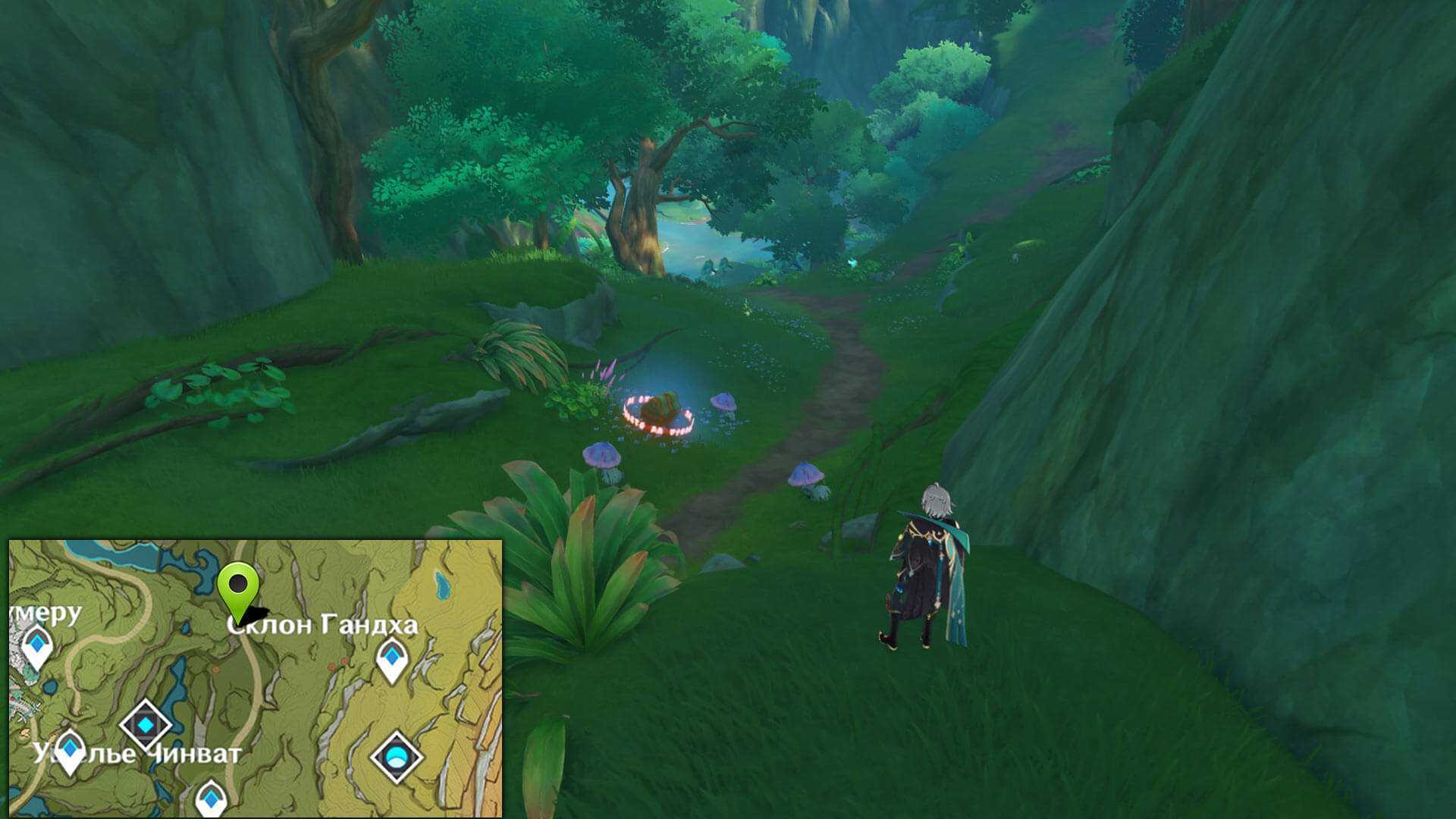Click the green location pin on the map
Image resolution: width=1456 pixels, height=819 pixels.
(x=238, y=585)
